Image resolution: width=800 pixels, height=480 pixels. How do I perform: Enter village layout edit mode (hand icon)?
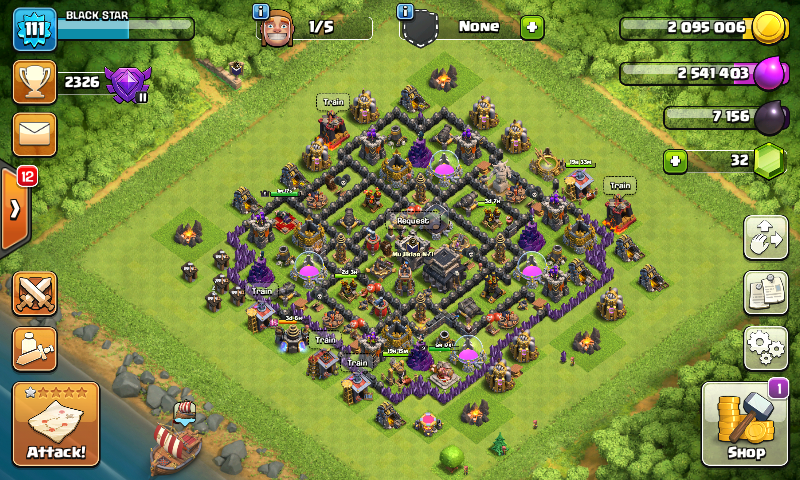[x=765, y=238]
